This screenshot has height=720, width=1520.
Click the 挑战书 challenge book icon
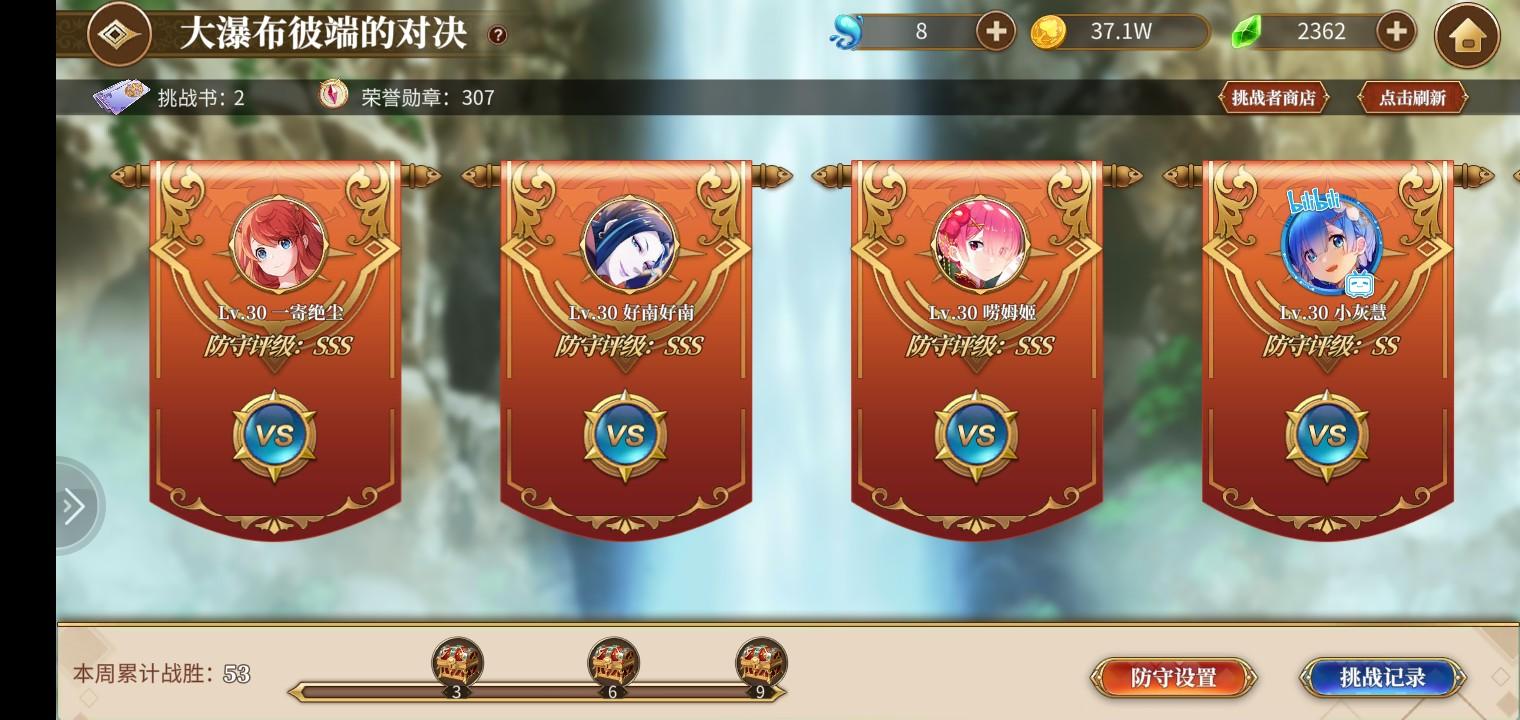[x=120, y=97]
